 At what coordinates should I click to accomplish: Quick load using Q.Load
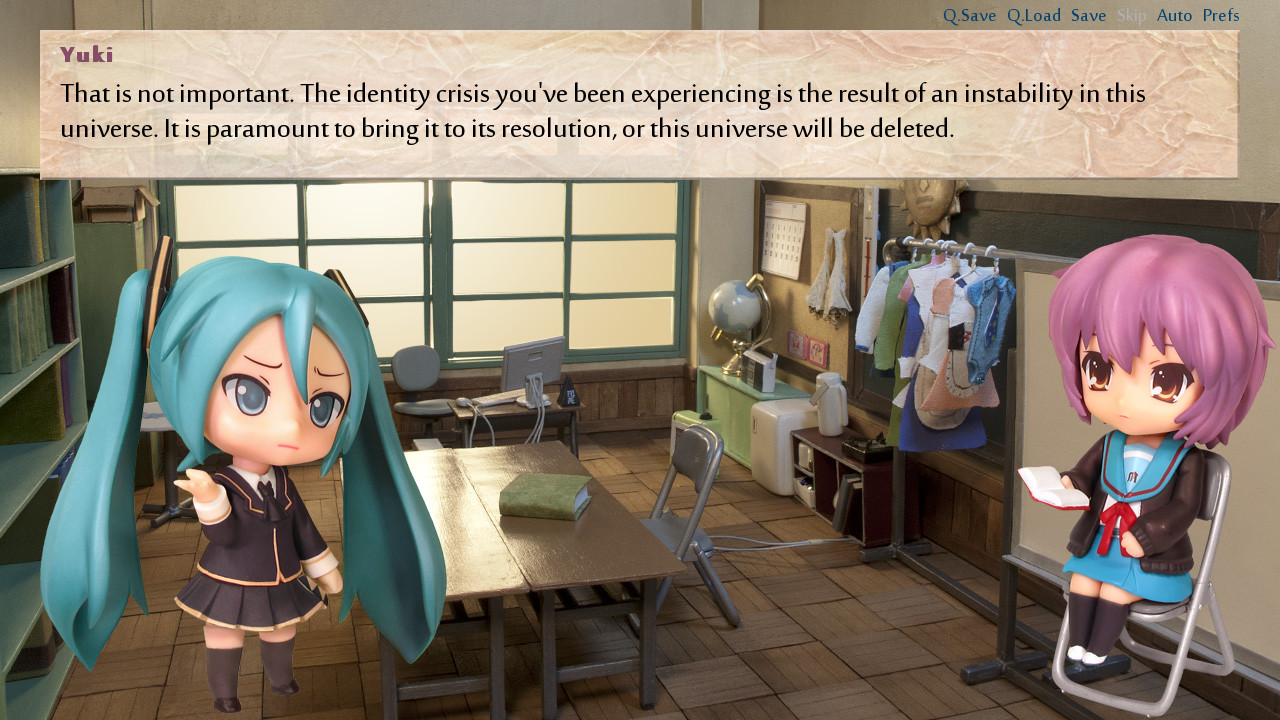click(x=1032, y=15)
